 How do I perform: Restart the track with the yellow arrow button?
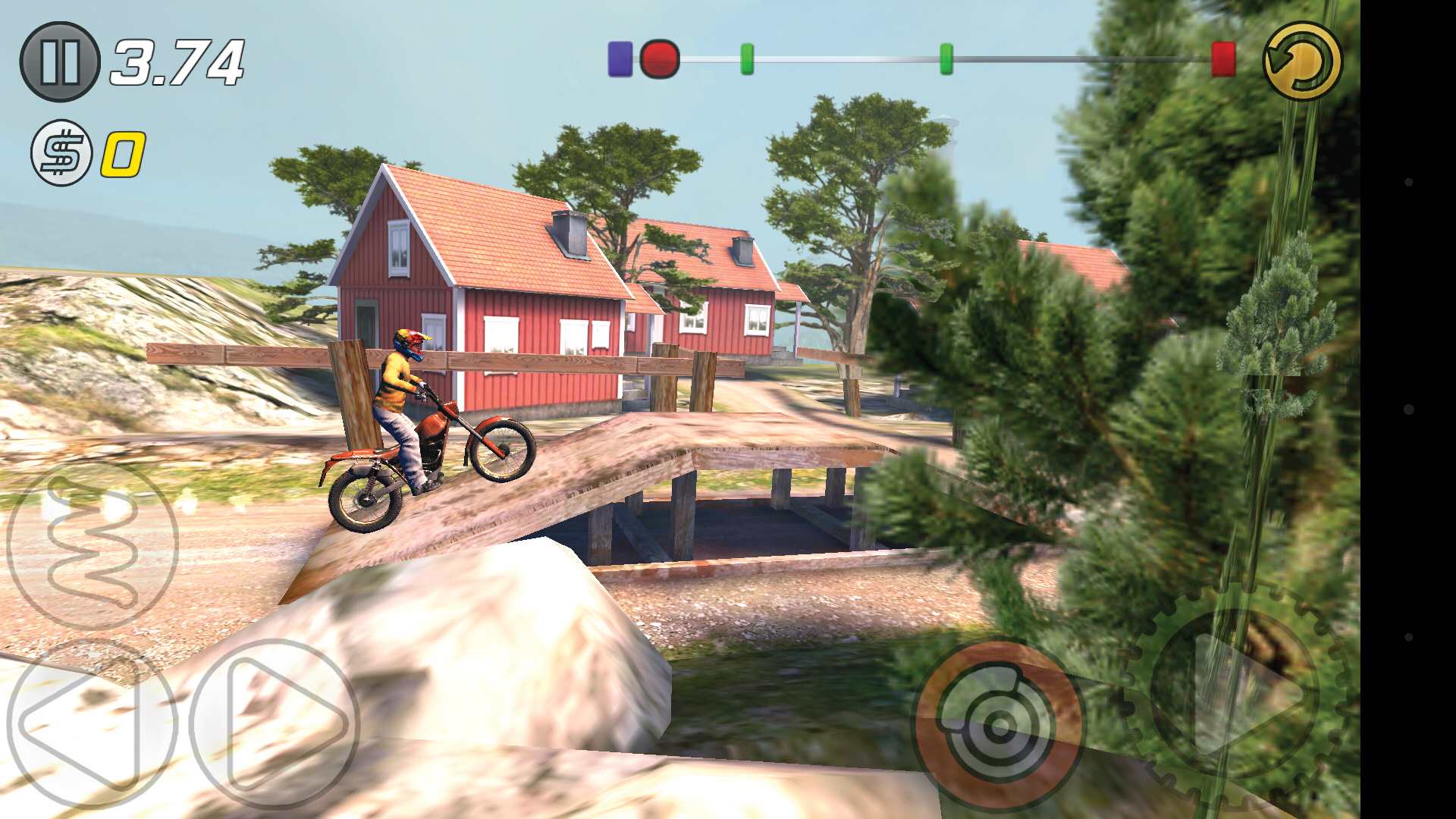pyautogui.click(x=1302, y=61)
